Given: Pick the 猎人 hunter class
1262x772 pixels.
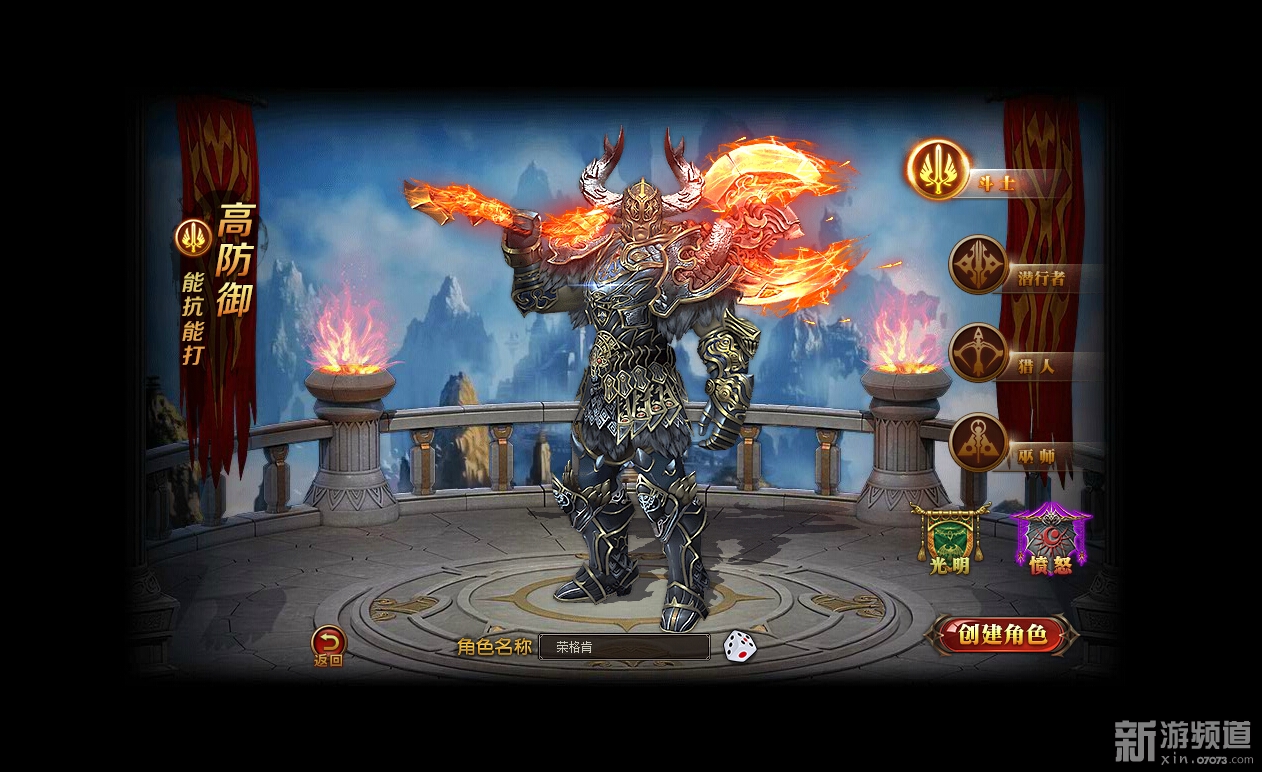Looking at the screenshot, I should click(978, 353).
